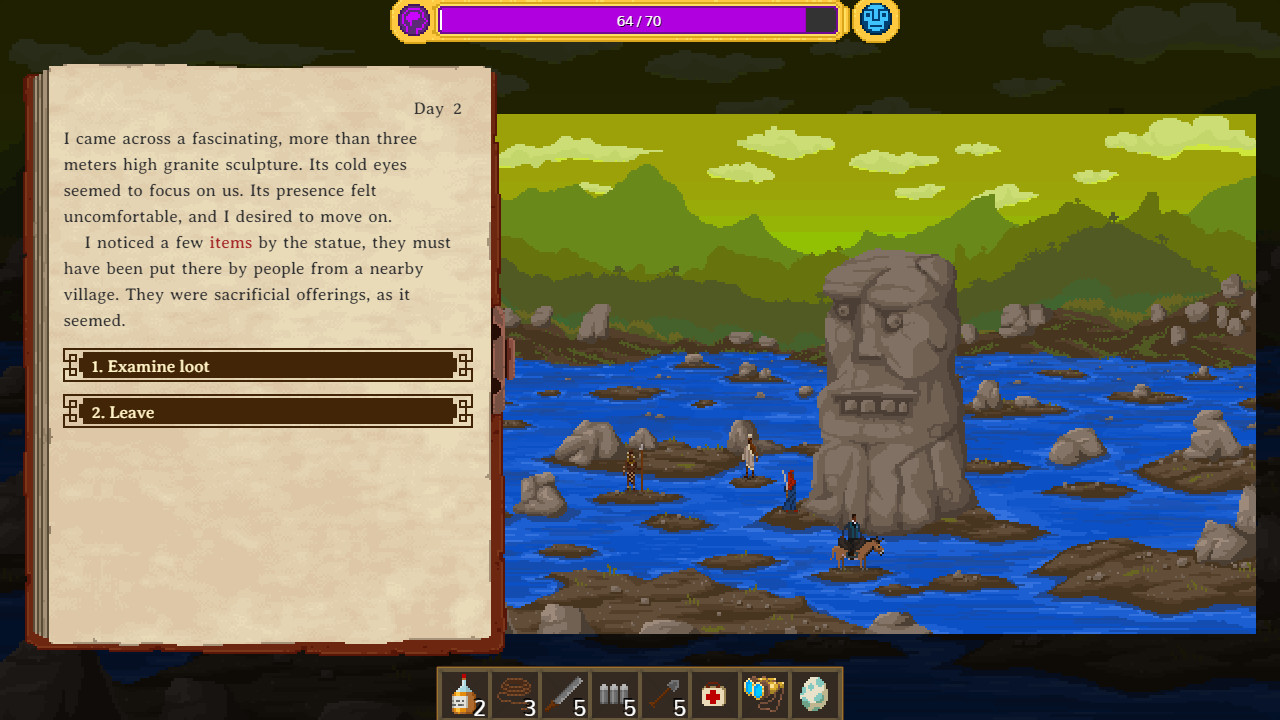Open the first-aid kit item
This screenshot has width=1280, height=720.
pyautogui.click(x=713, y=695)
